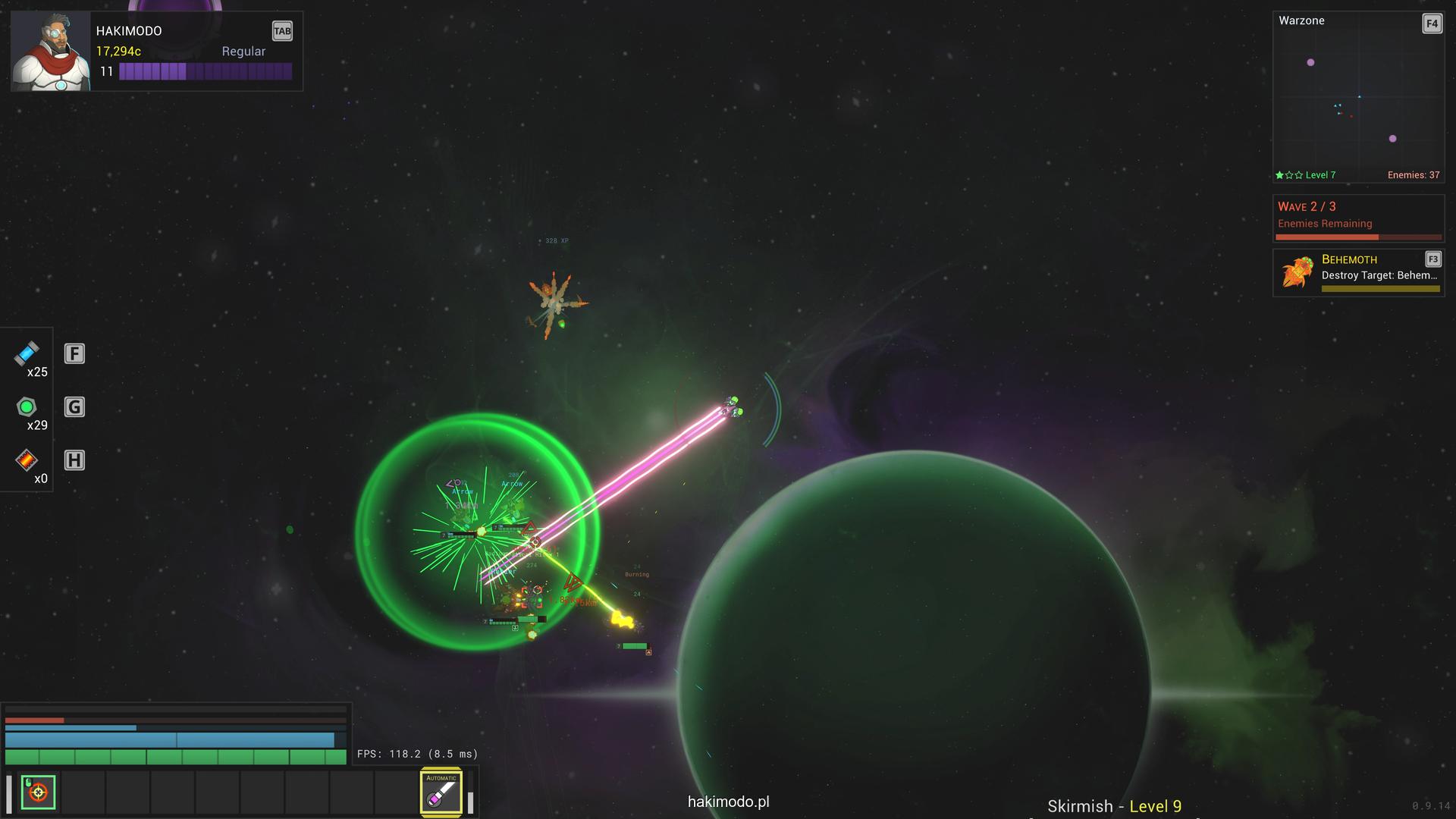This screenshot has width=1456, height=819.
Task: Open the Hakimodo pilot portrait
Action: (x=51, y=51)
